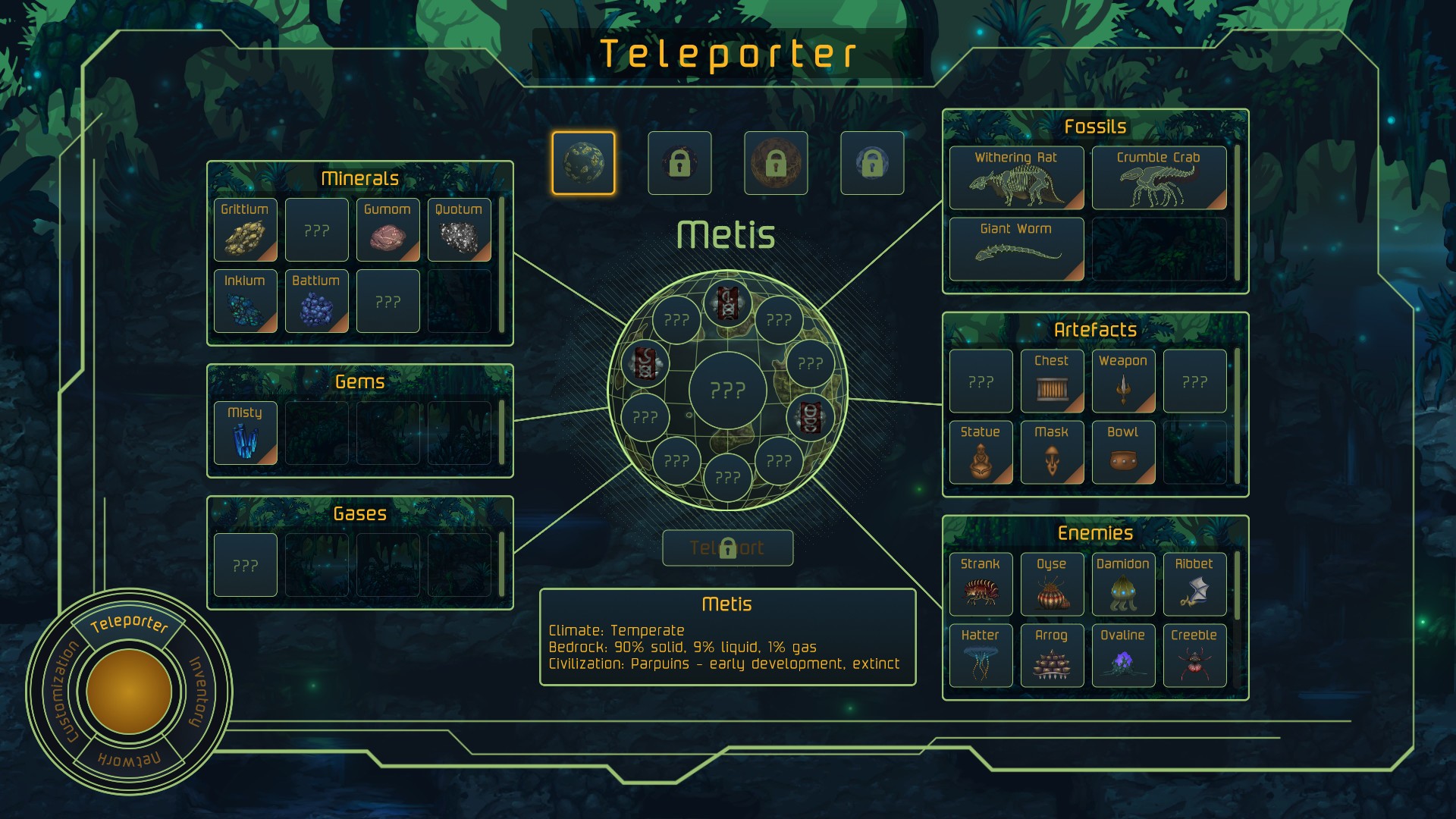The image size is (1456, 819).
Task: Select the Grittium mineral icon
Action: tap(244, 230)
